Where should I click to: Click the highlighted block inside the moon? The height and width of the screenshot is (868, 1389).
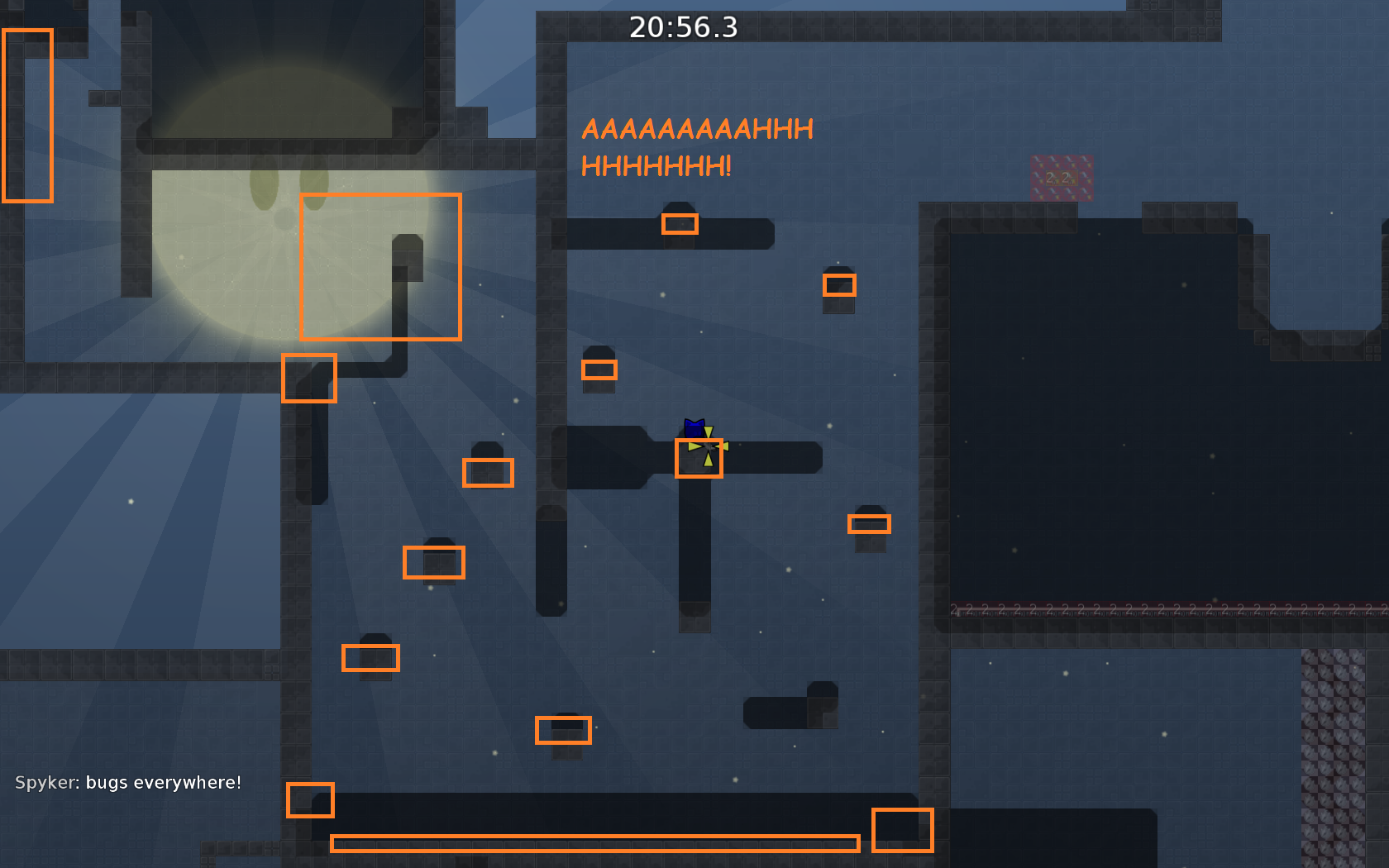pyautogui.click(x=380, y=266)
